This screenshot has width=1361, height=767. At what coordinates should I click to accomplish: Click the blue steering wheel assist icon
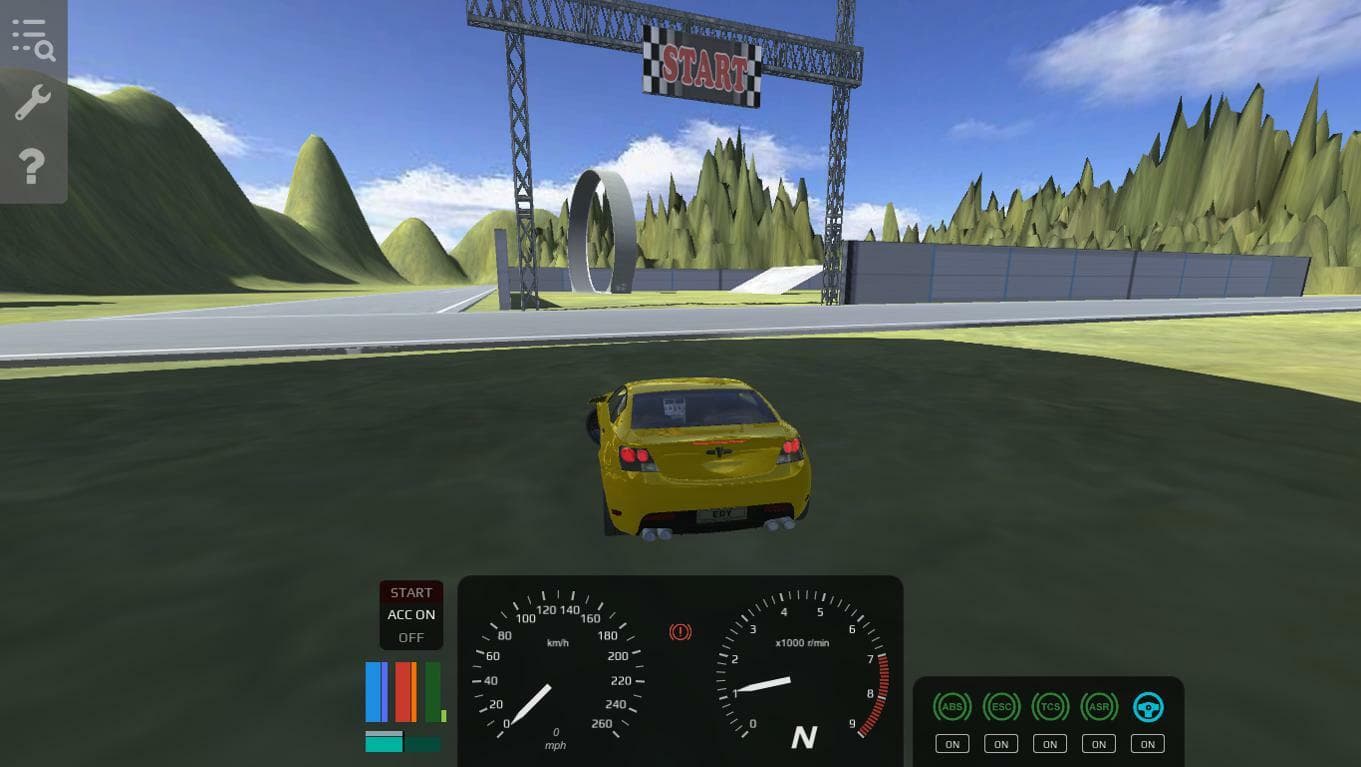click(x=1148, y=707)
